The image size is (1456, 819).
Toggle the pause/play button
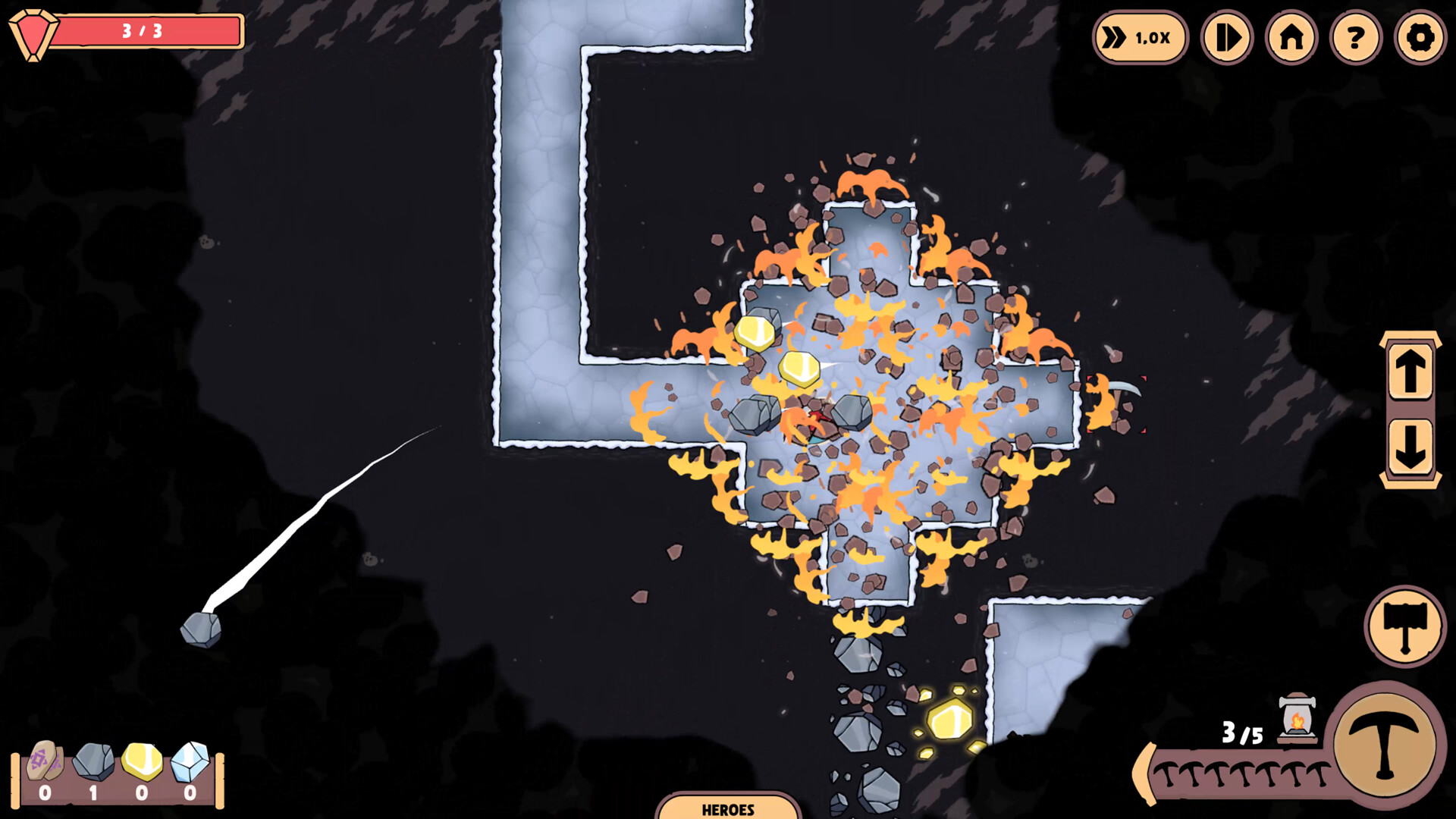tap(1228, 37)
